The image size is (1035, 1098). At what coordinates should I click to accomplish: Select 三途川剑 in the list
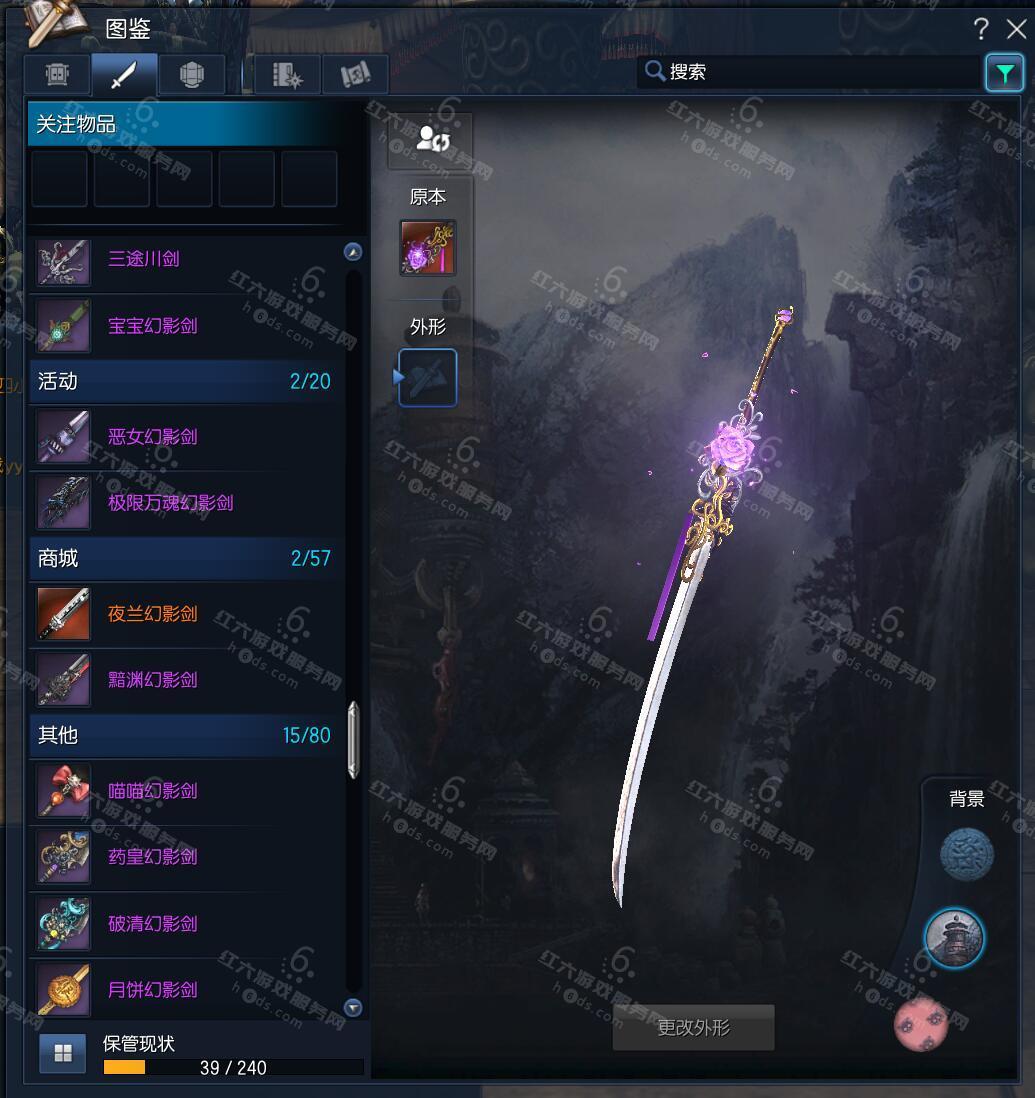pos(144,259)
